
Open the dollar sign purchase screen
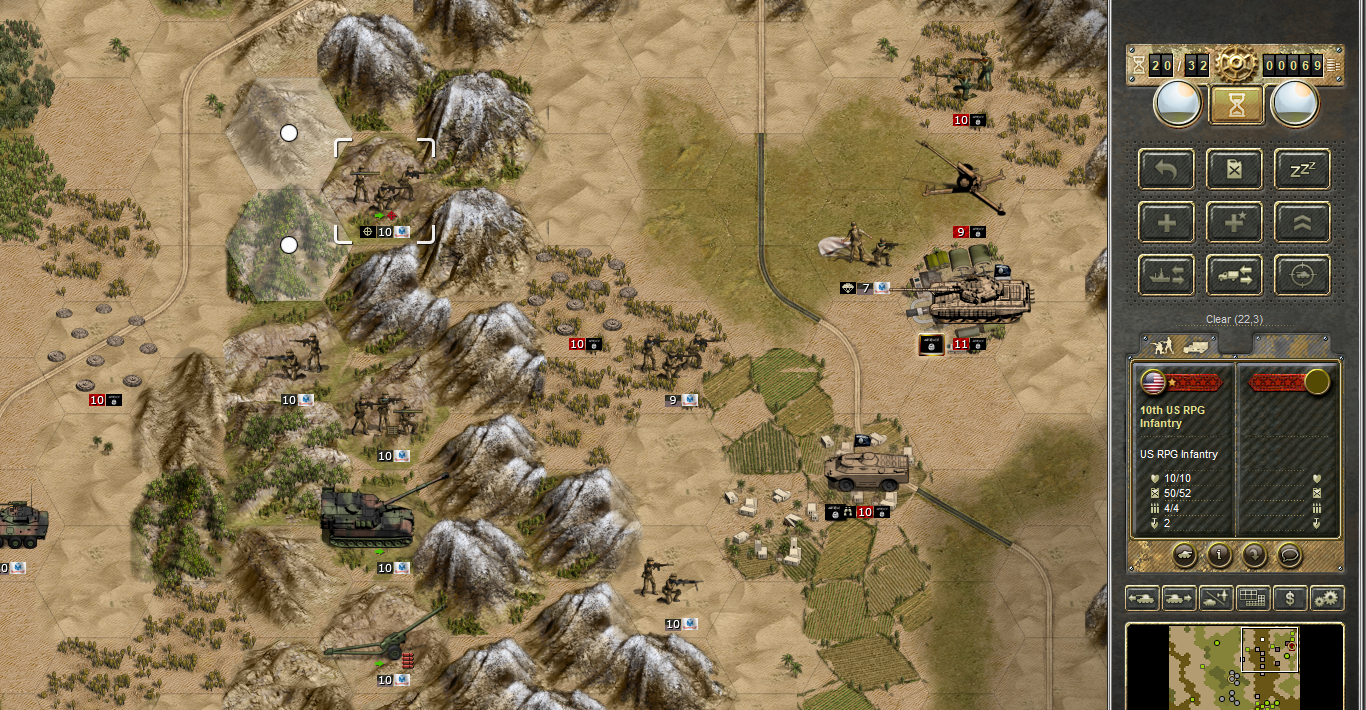1290,598
